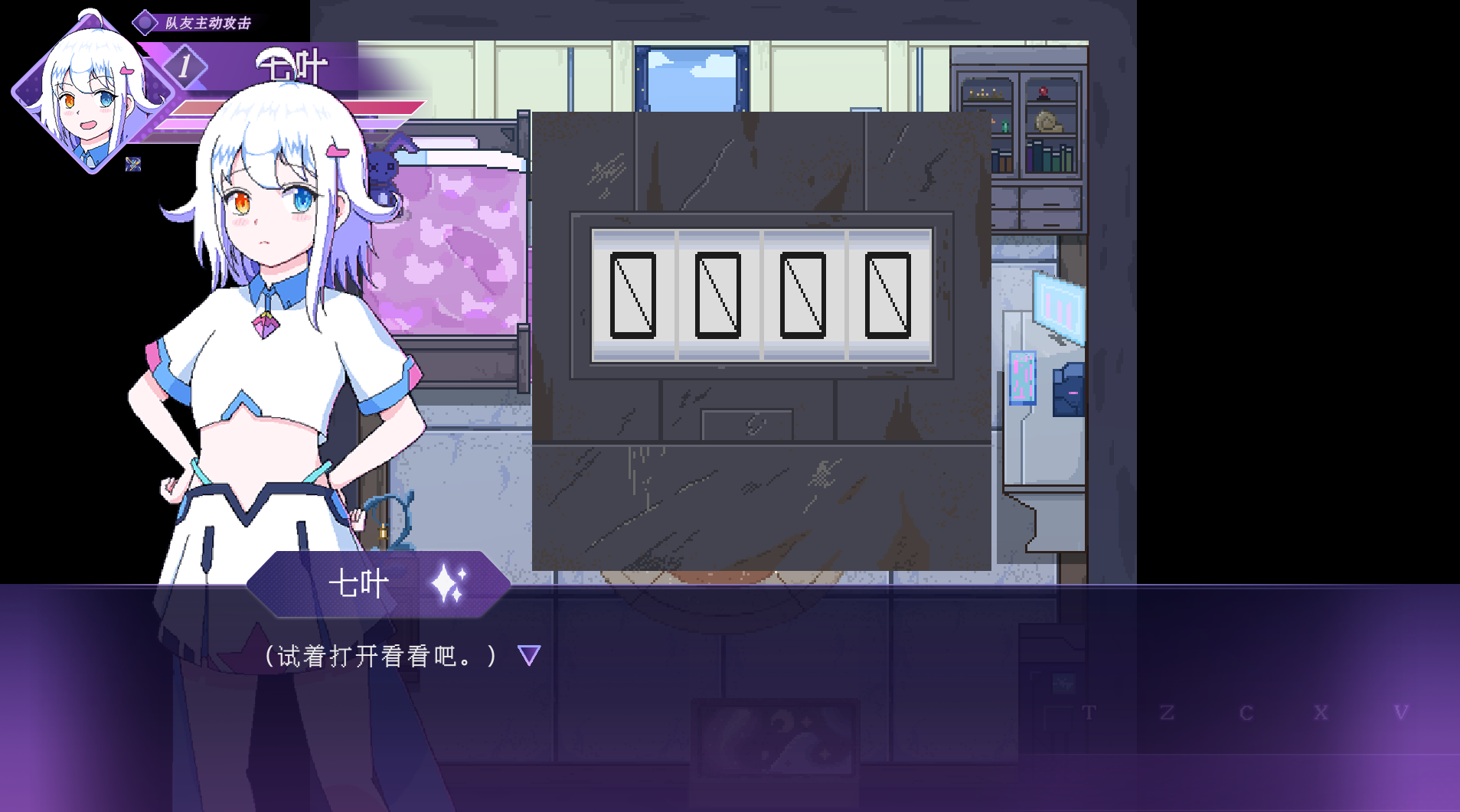The width and height of the screenshot is (1460, 812).
Task: Click the advance arrow after the dialogue text
Action: [530, 655]
